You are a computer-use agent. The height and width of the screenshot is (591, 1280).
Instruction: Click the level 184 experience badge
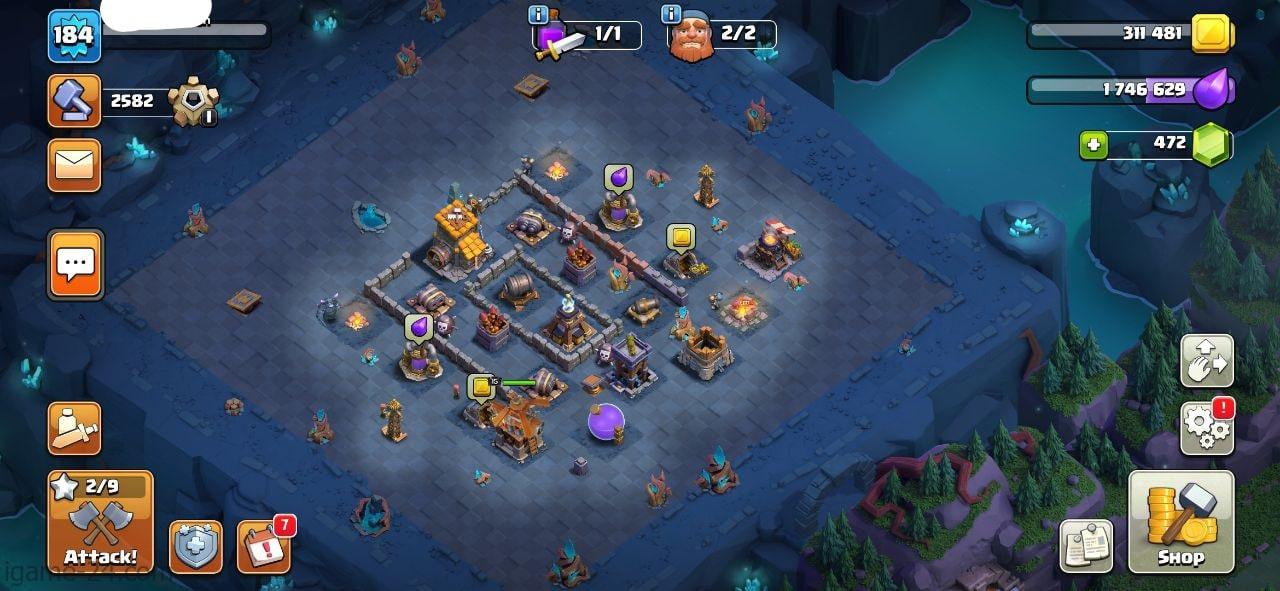coord(74,36)
